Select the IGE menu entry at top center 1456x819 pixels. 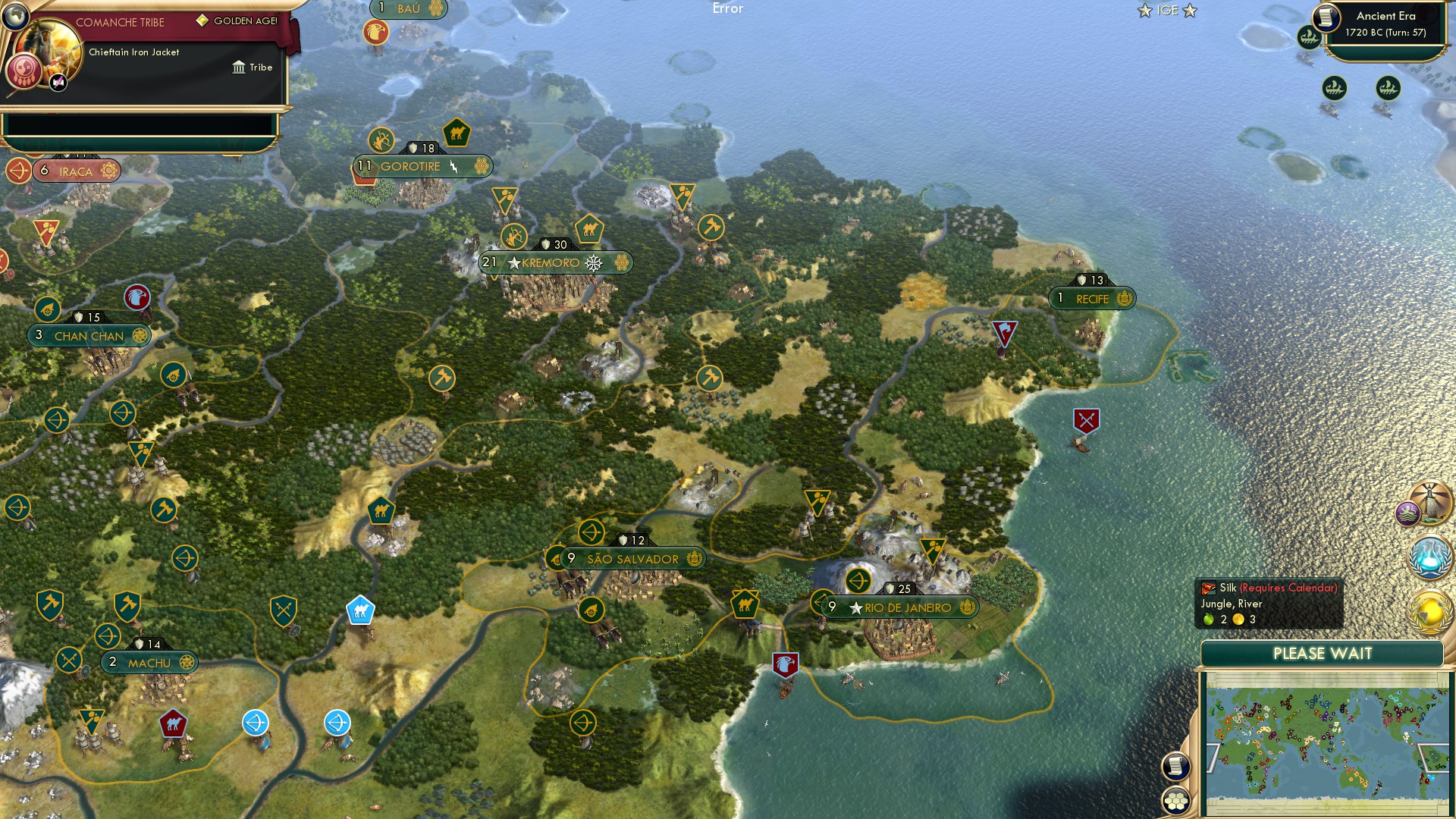coord(1169,10)
